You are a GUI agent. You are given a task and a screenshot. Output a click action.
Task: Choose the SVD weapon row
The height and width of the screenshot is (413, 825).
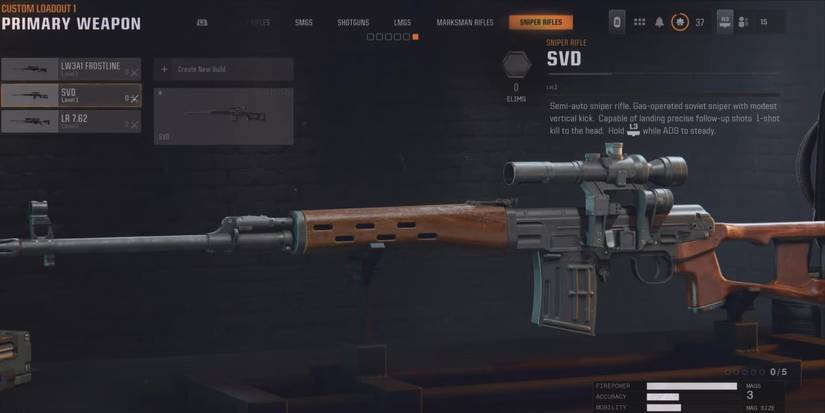(x=70, y=95)
